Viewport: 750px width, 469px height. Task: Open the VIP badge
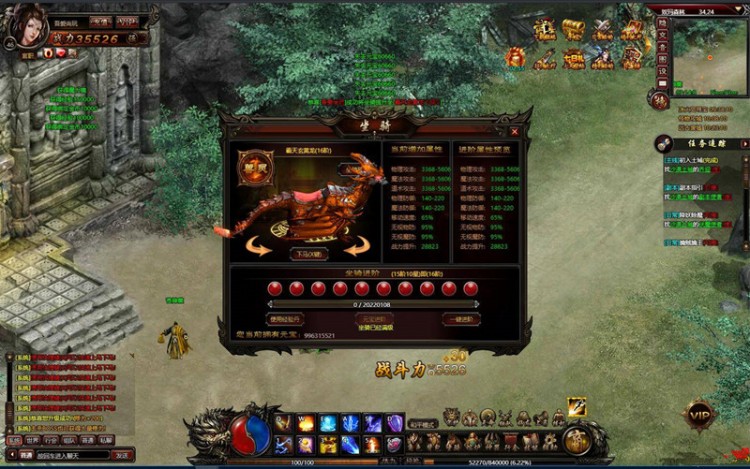pyautogui.click(x=699, y=414)
